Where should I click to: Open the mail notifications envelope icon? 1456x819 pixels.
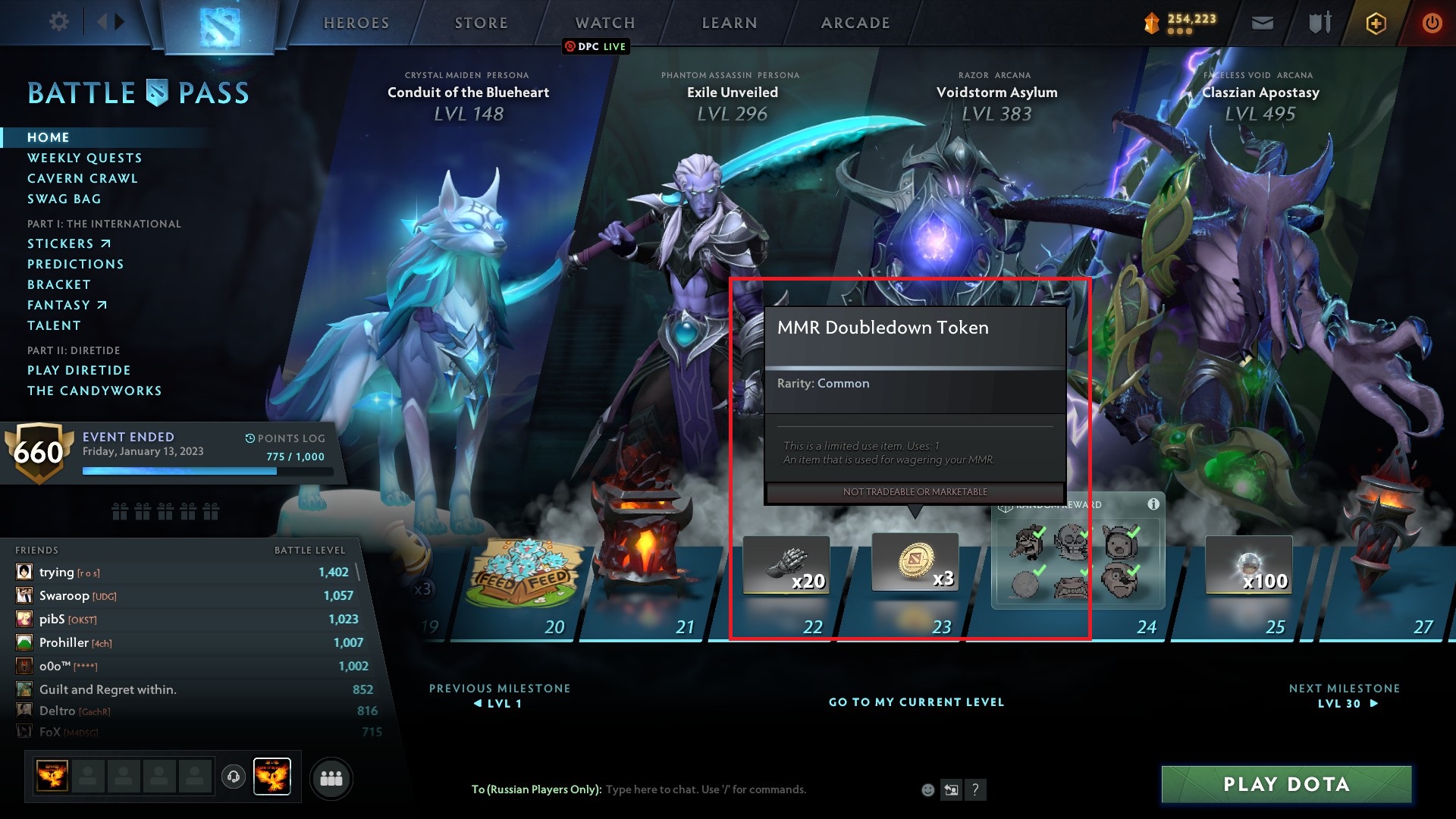[x=1261, y=23]
